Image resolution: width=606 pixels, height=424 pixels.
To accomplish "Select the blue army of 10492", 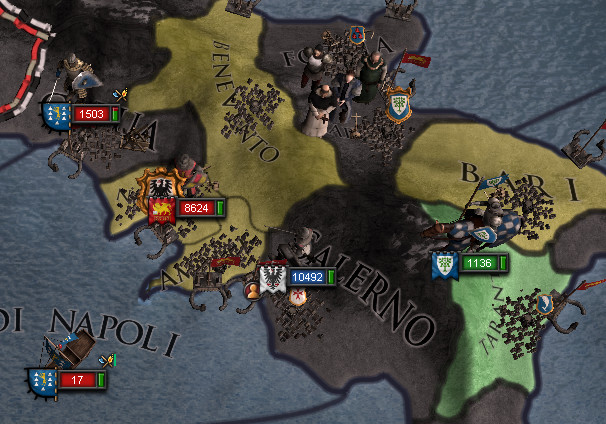I will click(308, 276).
